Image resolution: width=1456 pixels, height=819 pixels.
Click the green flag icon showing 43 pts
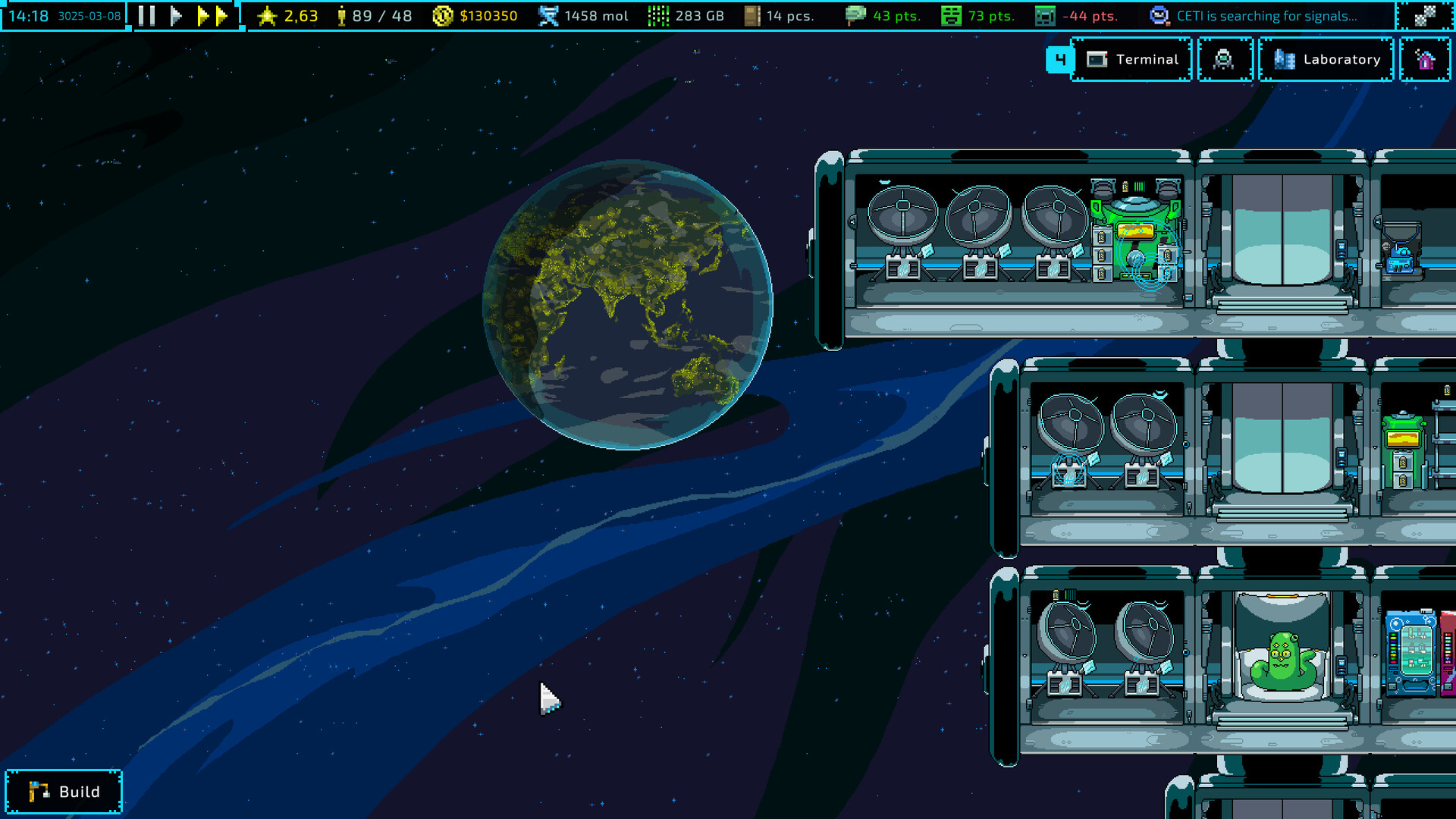(x=857, y=14)
